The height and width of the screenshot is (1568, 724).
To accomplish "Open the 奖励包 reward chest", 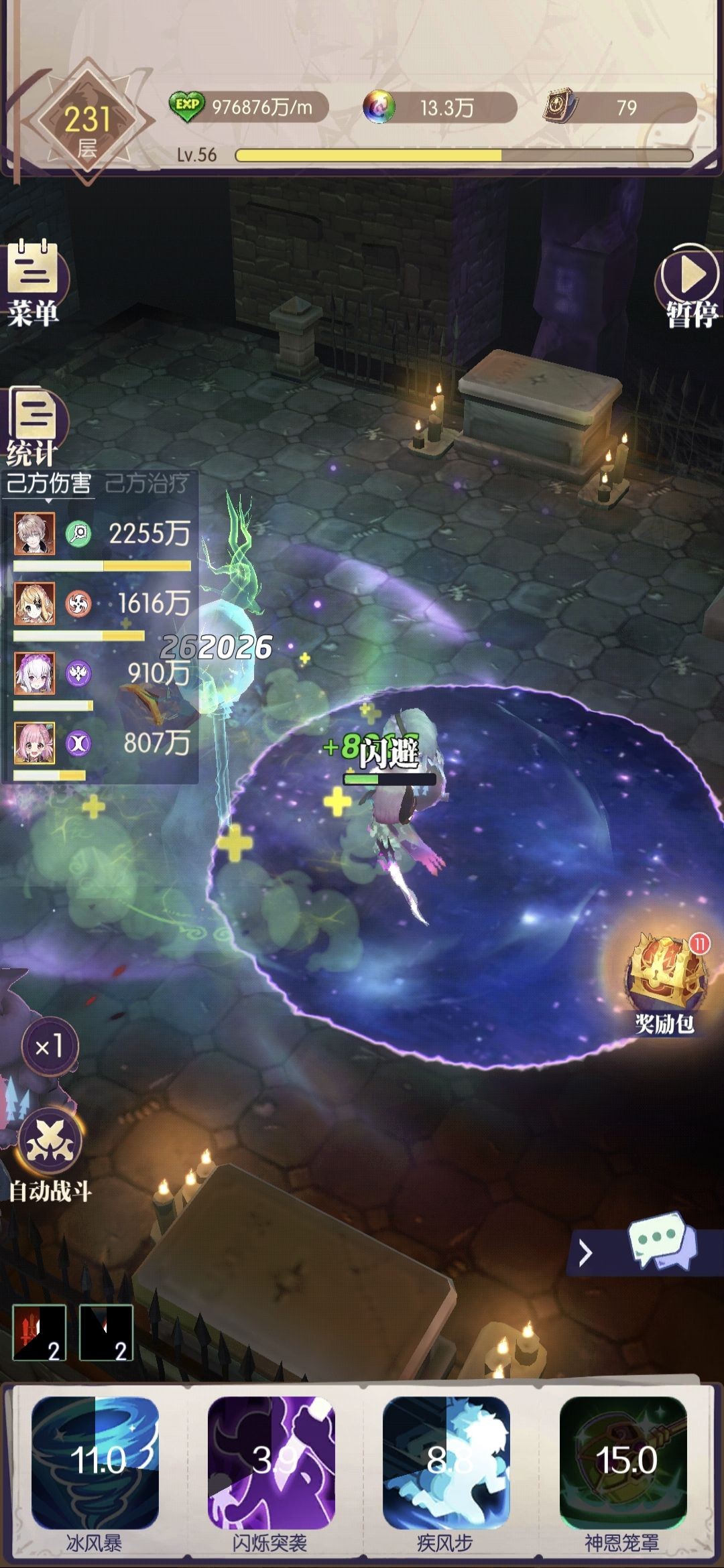I will [665, 980].
